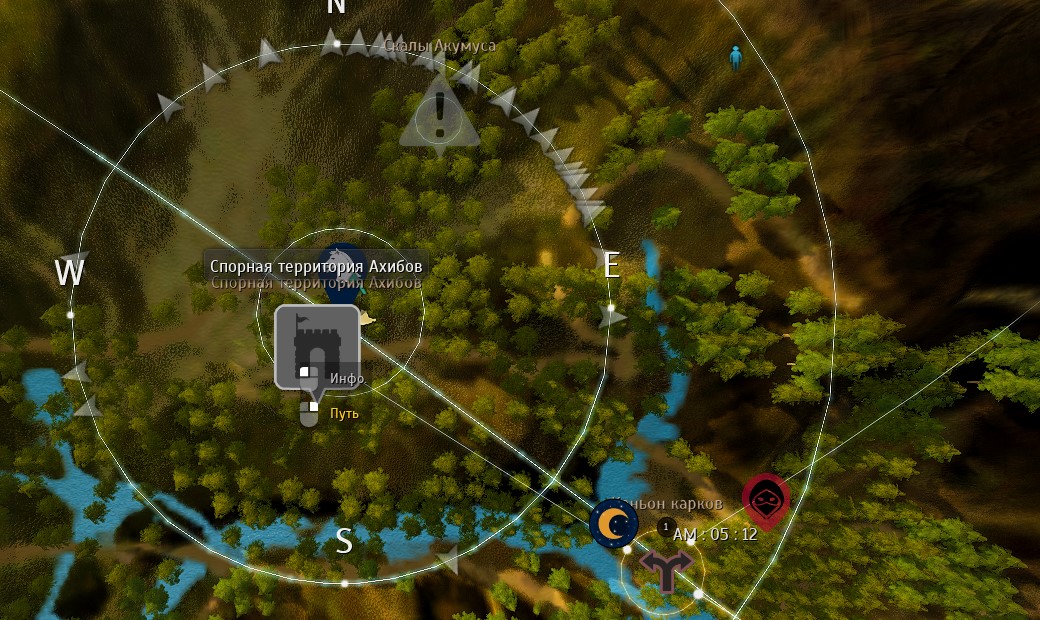Select the blue person marker
The width and height of the screenshot is (1040, 620).
(x=736, y=57)
